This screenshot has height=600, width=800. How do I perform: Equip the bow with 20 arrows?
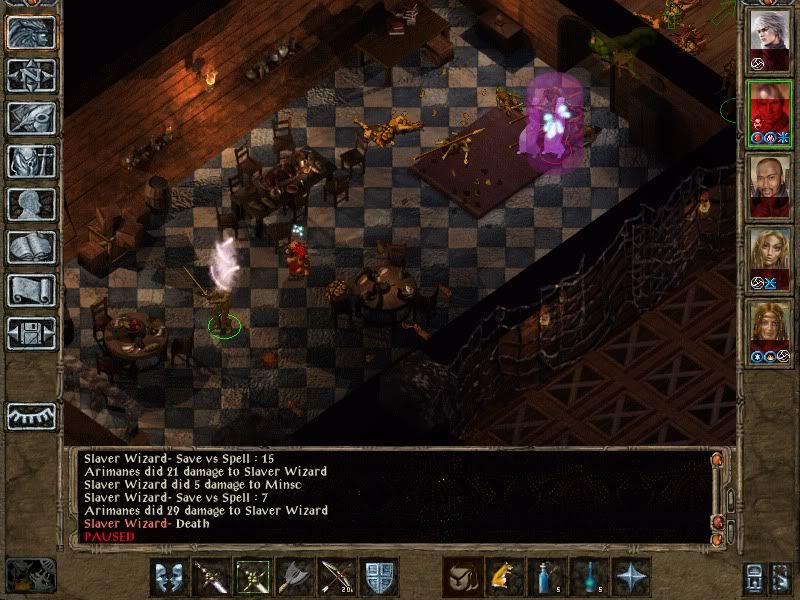tap(336, 577)
